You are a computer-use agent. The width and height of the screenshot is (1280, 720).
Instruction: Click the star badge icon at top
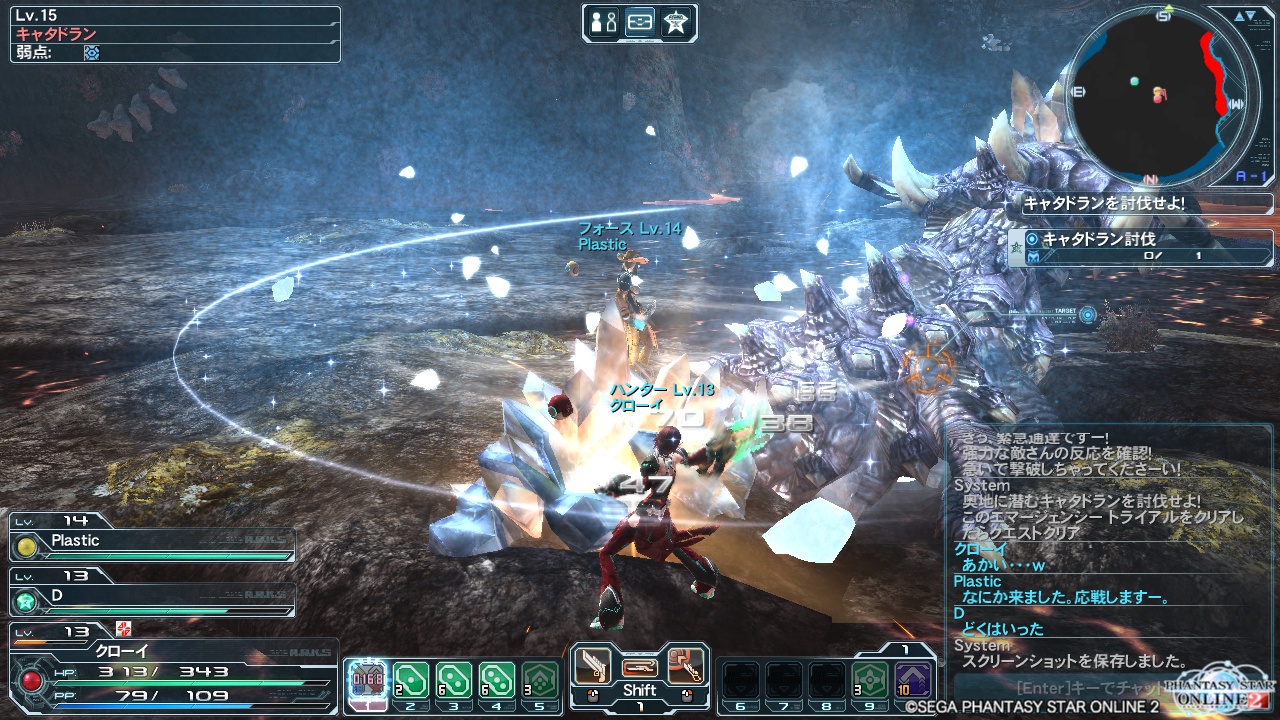tap(677, 23)
